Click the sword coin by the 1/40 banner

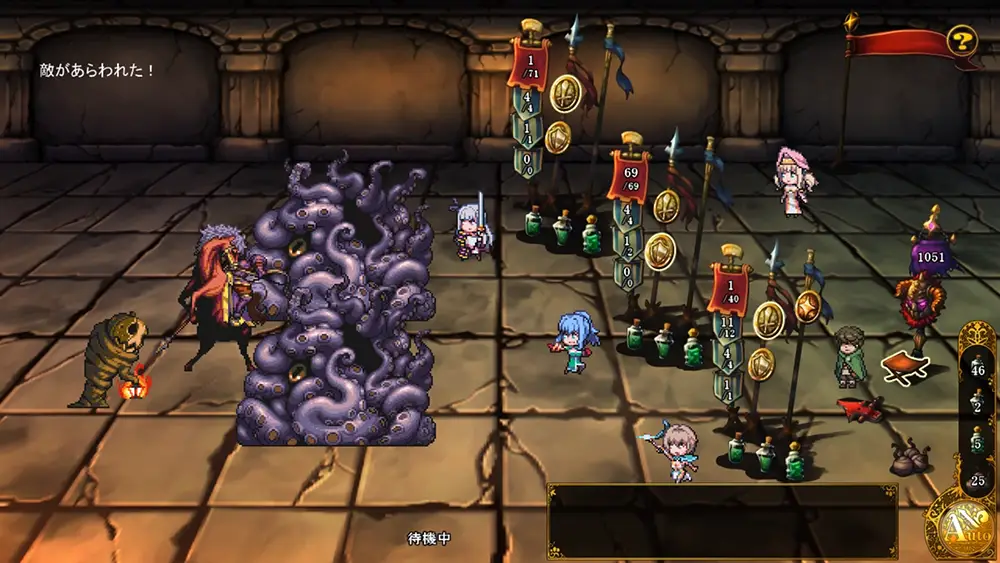[x=769, y=319]
